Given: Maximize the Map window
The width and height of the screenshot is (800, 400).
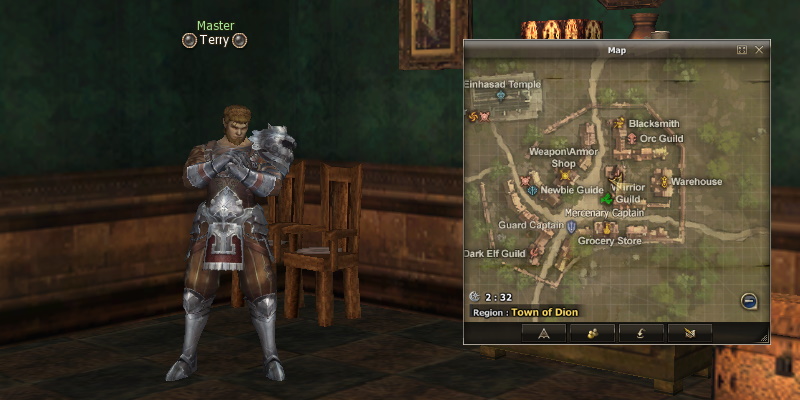Looking at the screenshot, I should [x=742, y=49].
